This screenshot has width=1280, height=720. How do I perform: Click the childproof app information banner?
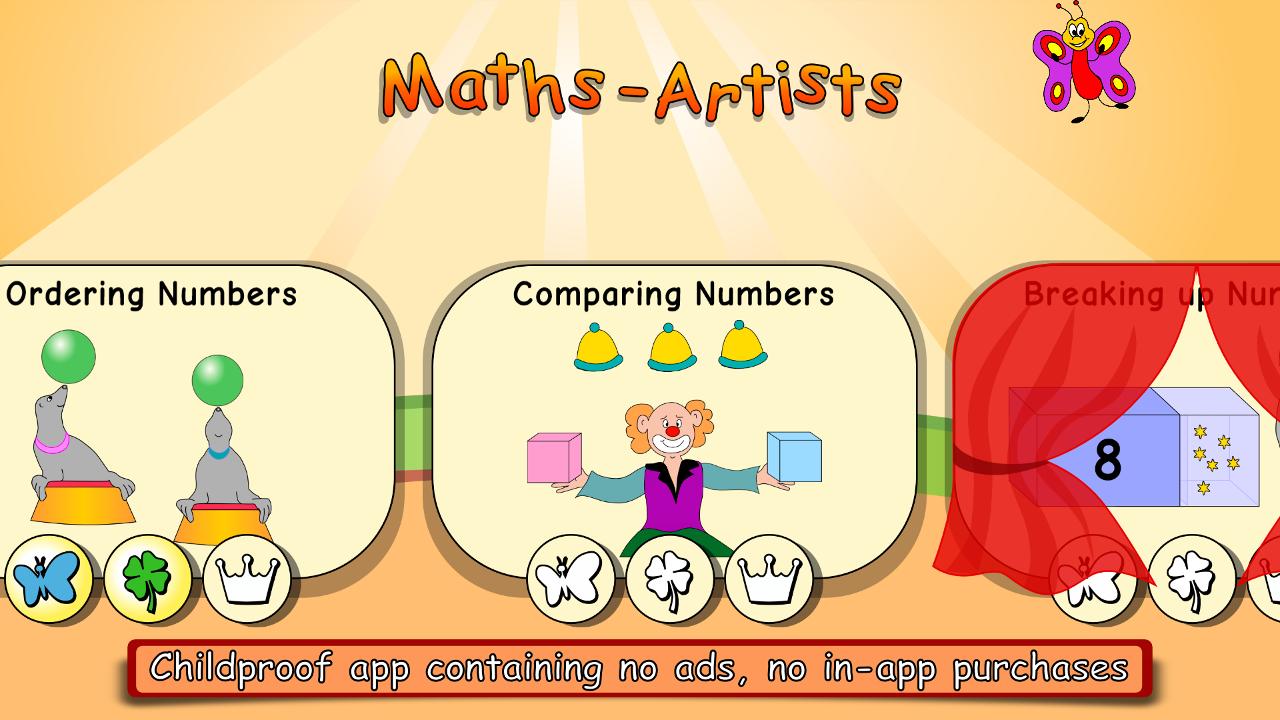click(640, 666)
